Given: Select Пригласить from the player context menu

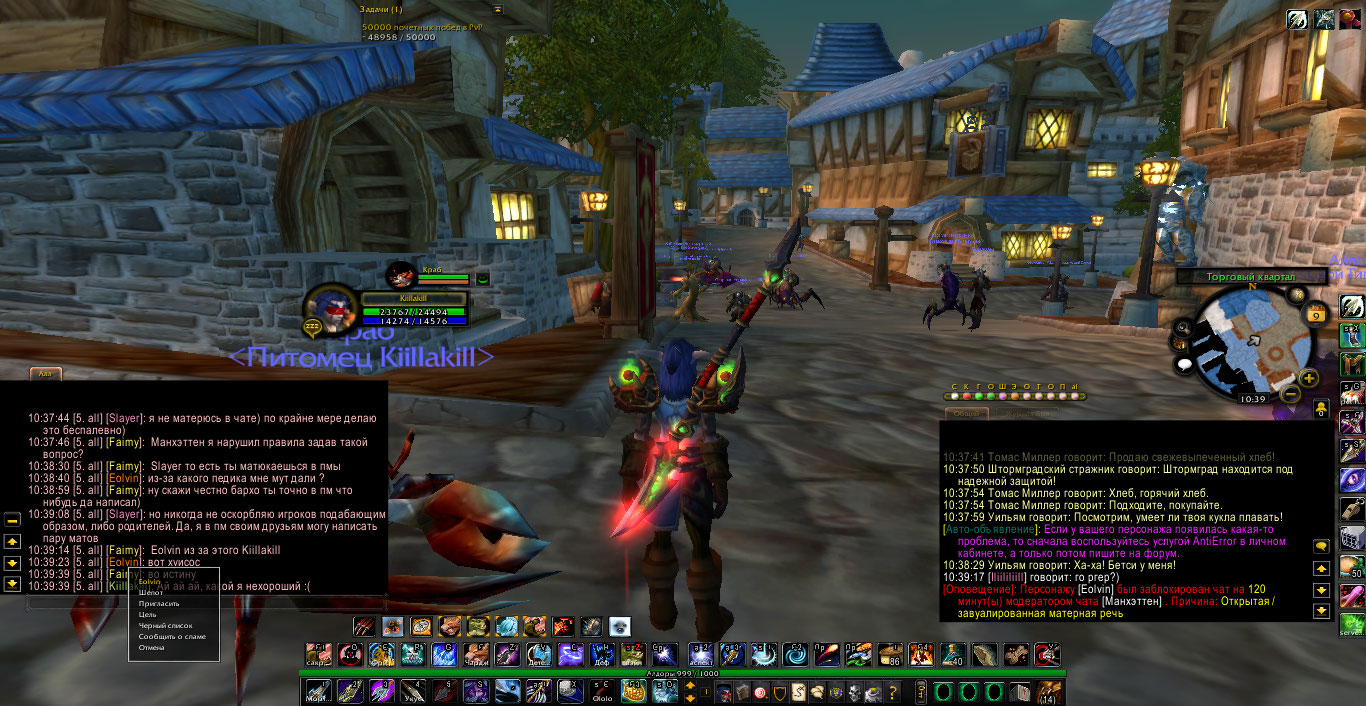Looking at the screenshot, I should pyautogui.click(x=159, y=604).
